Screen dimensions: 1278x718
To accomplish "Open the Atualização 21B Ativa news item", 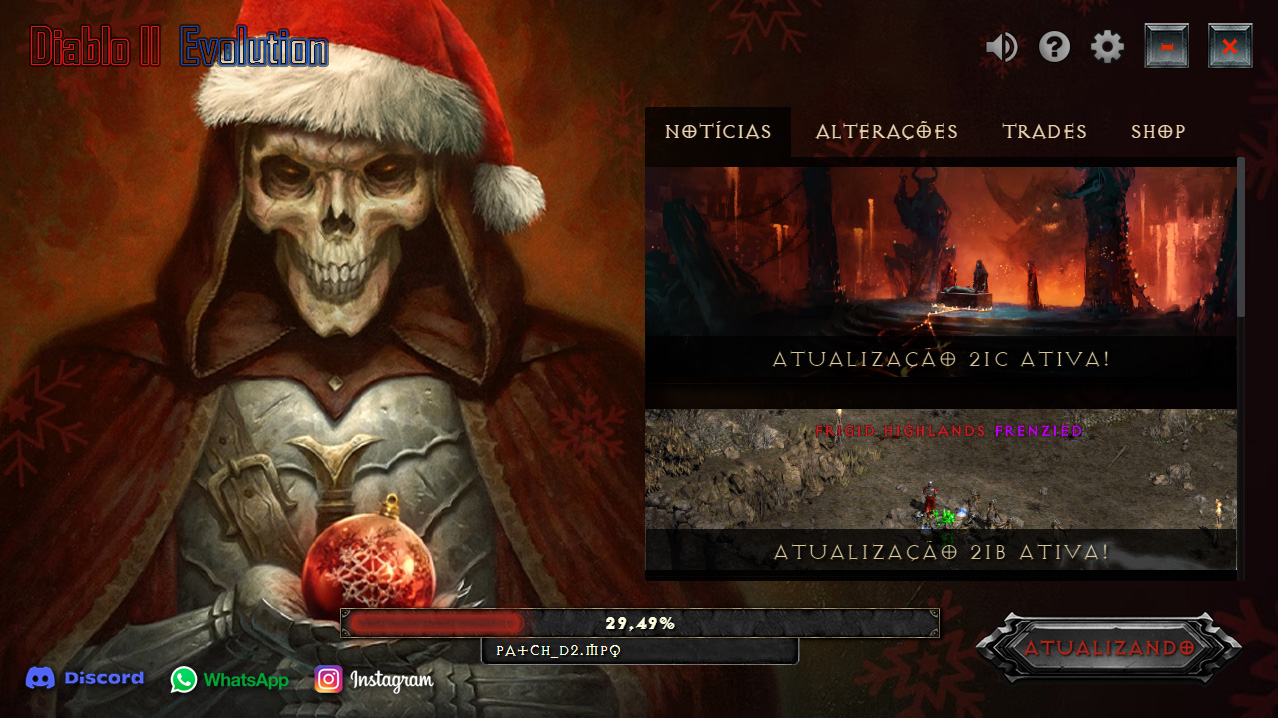I will [940, 490].
